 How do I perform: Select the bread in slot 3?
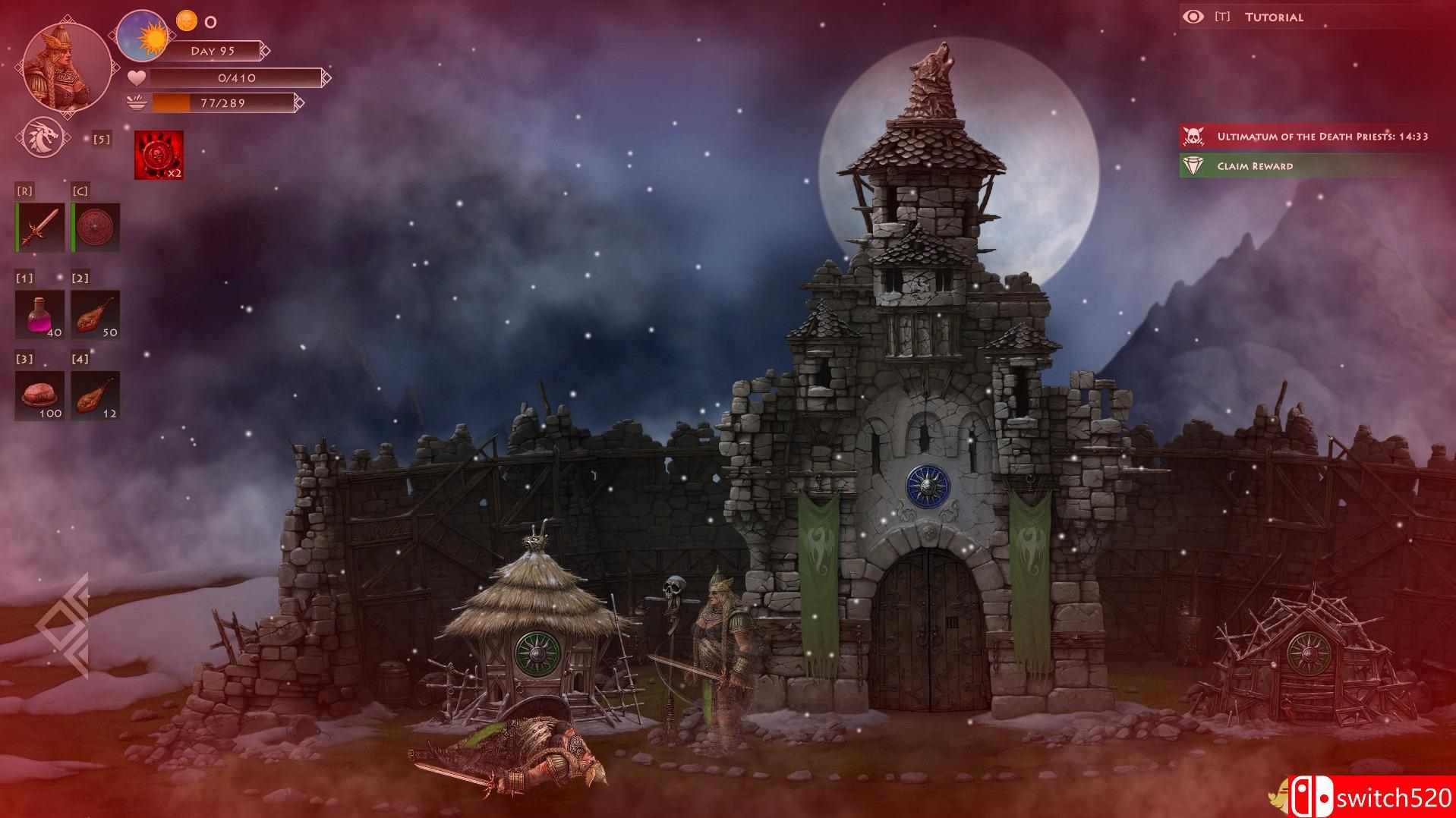click(x=39, y=393)
